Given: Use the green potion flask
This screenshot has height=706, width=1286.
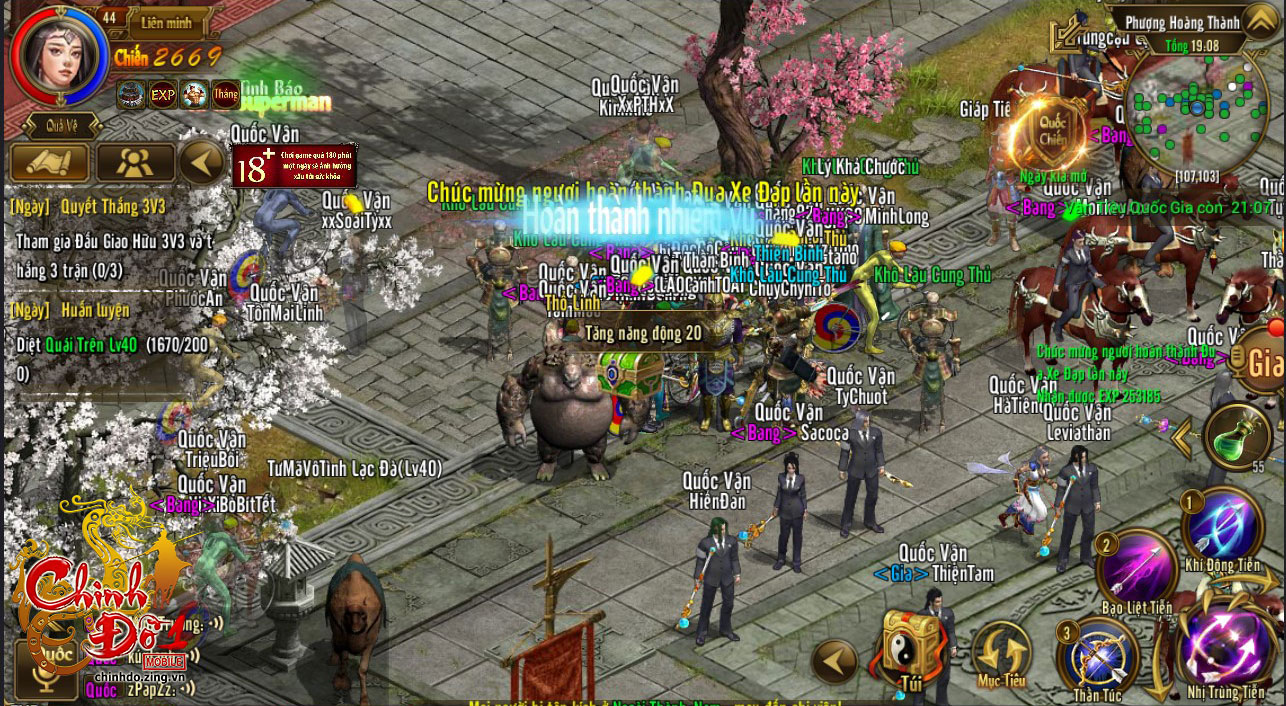Looking at the screenshot, I should tap(1237, 437).
